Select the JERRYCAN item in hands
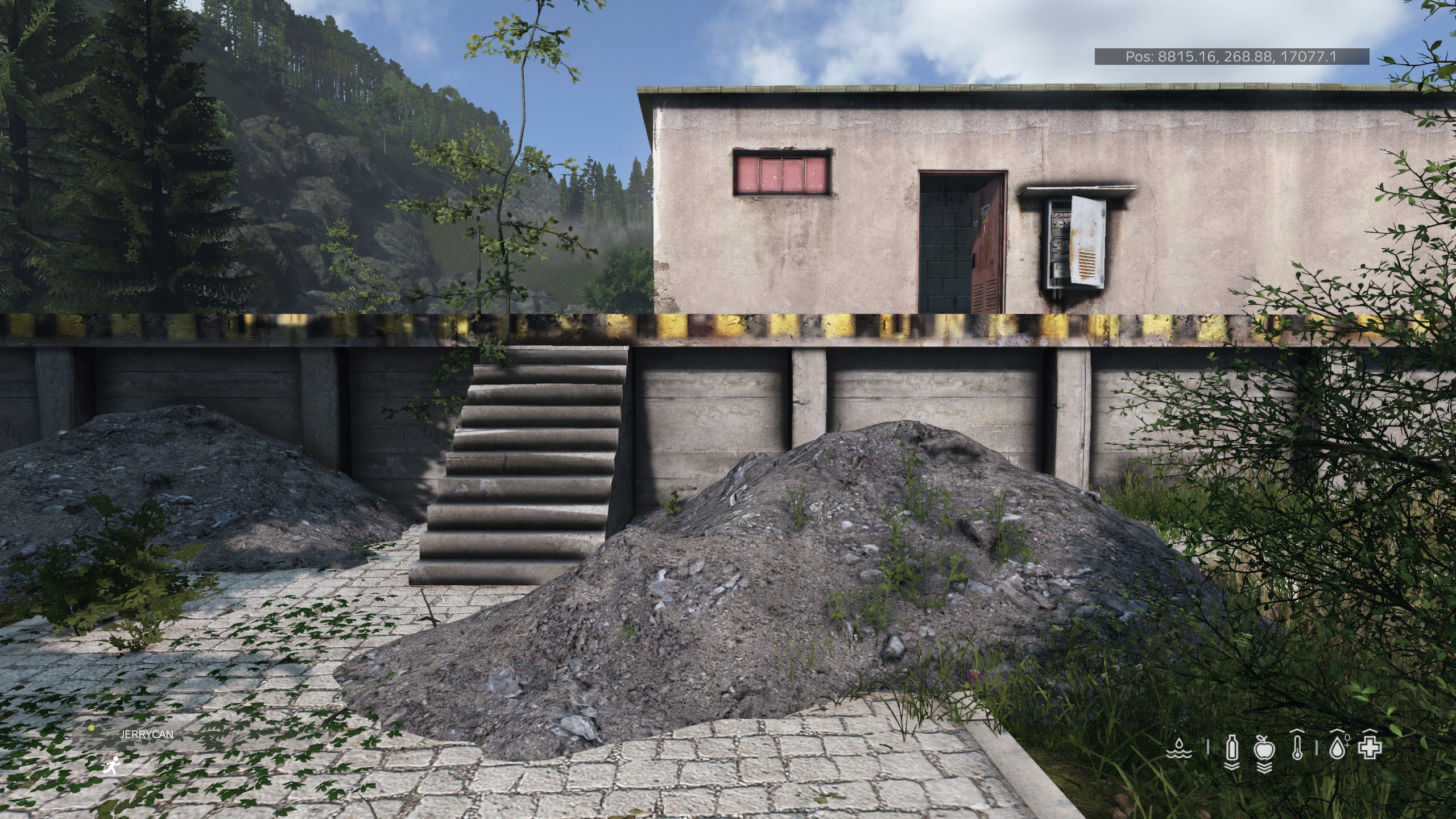The height and width of the screenshot is (819, 1456). coord(147,734)
